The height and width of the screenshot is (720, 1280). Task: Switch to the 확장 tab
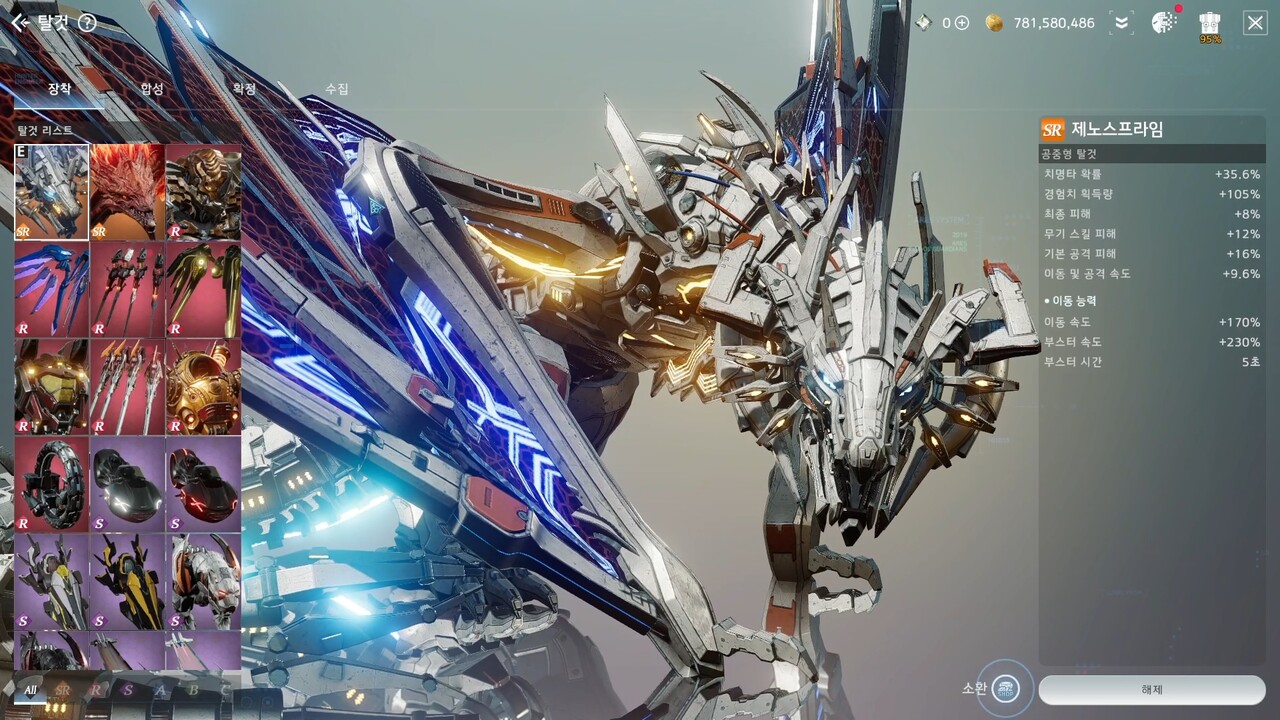[244, 89]
